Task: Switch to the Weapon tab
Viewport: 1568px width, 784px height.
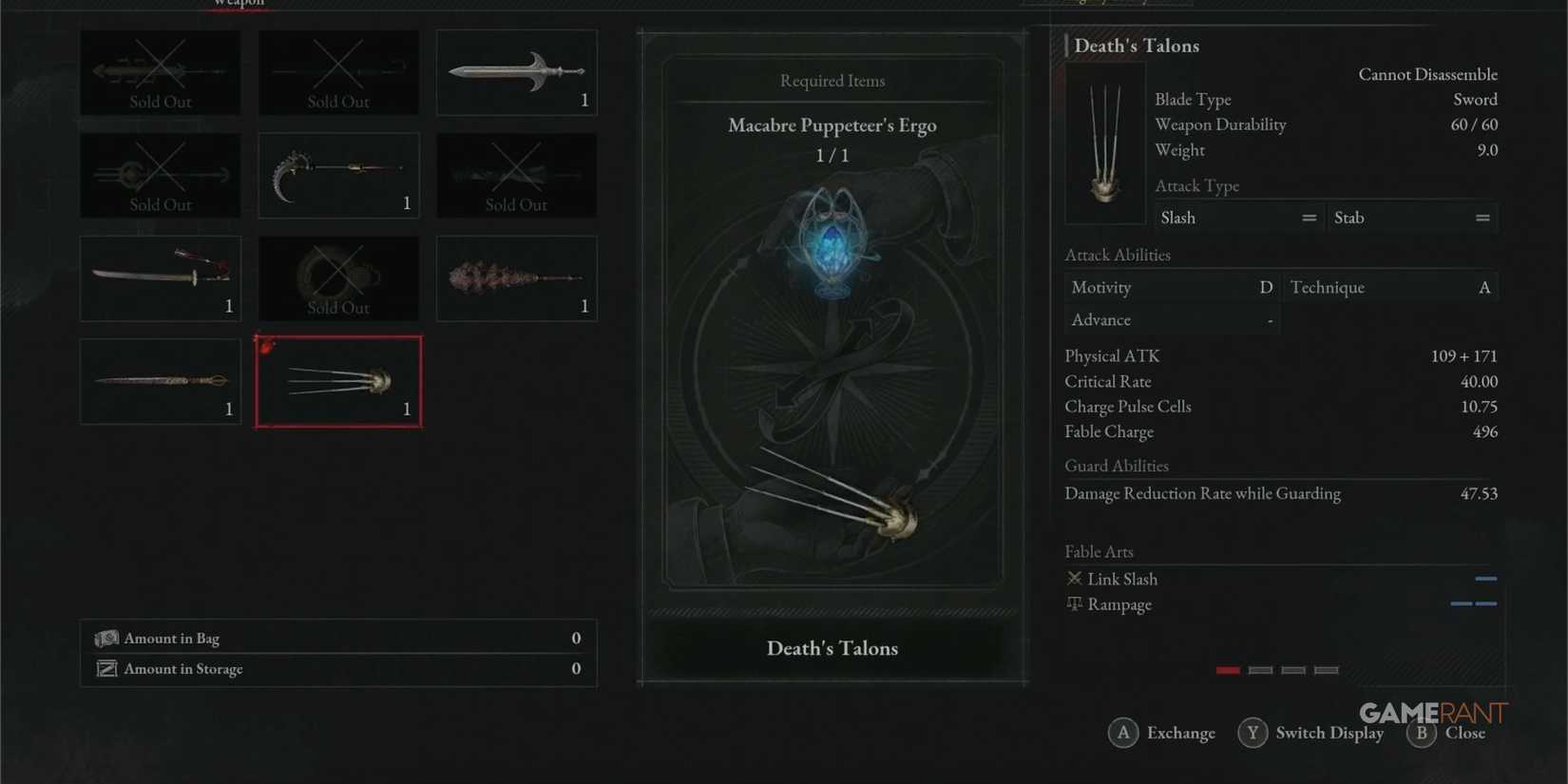Action: pyautogui.click(x=237, y=4)
